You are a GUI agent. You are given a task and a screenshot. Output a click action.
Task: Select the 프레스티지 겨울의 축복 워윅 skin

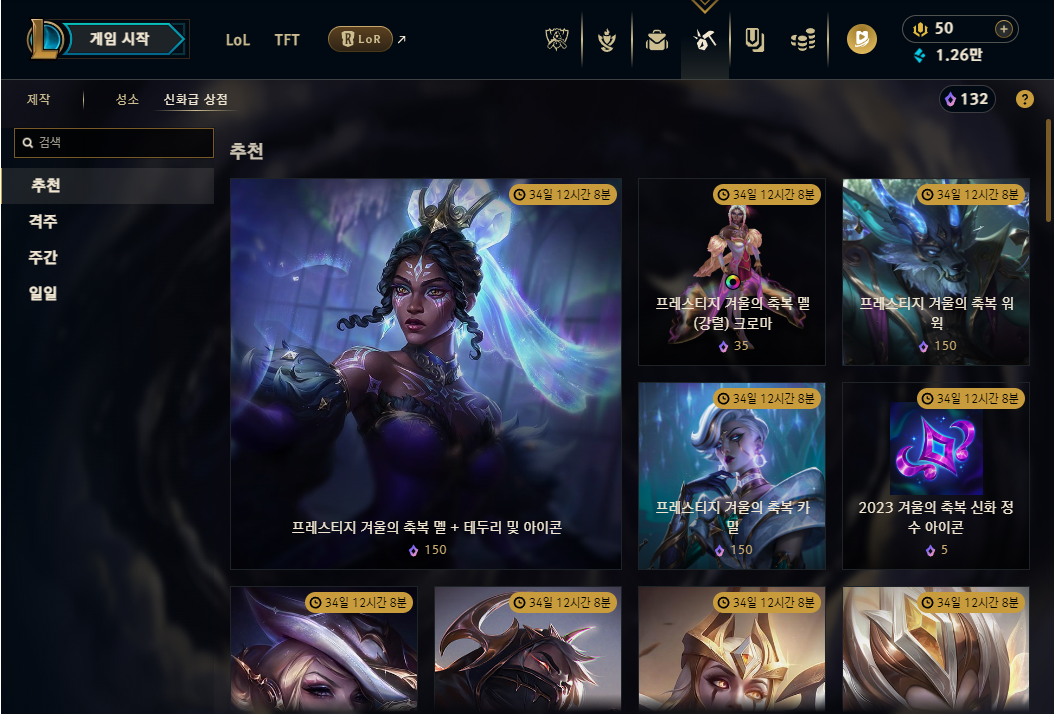(x=936, y=272)
